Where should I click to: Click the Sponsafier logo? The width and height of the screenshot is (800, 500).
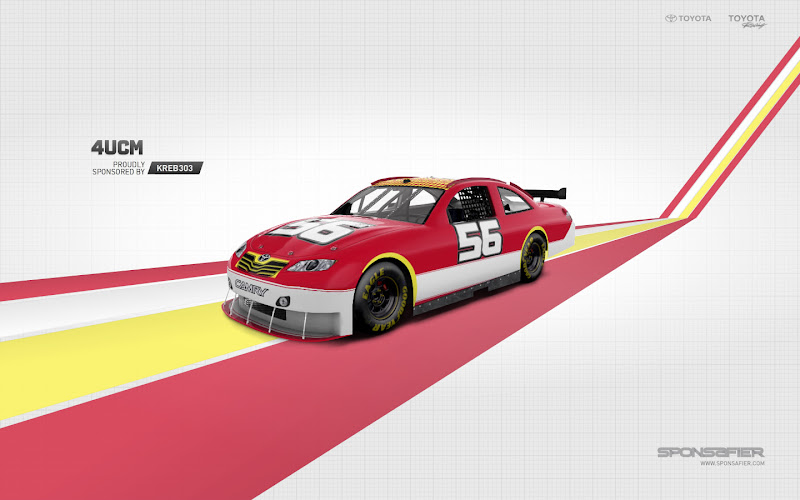click(711, 452)
